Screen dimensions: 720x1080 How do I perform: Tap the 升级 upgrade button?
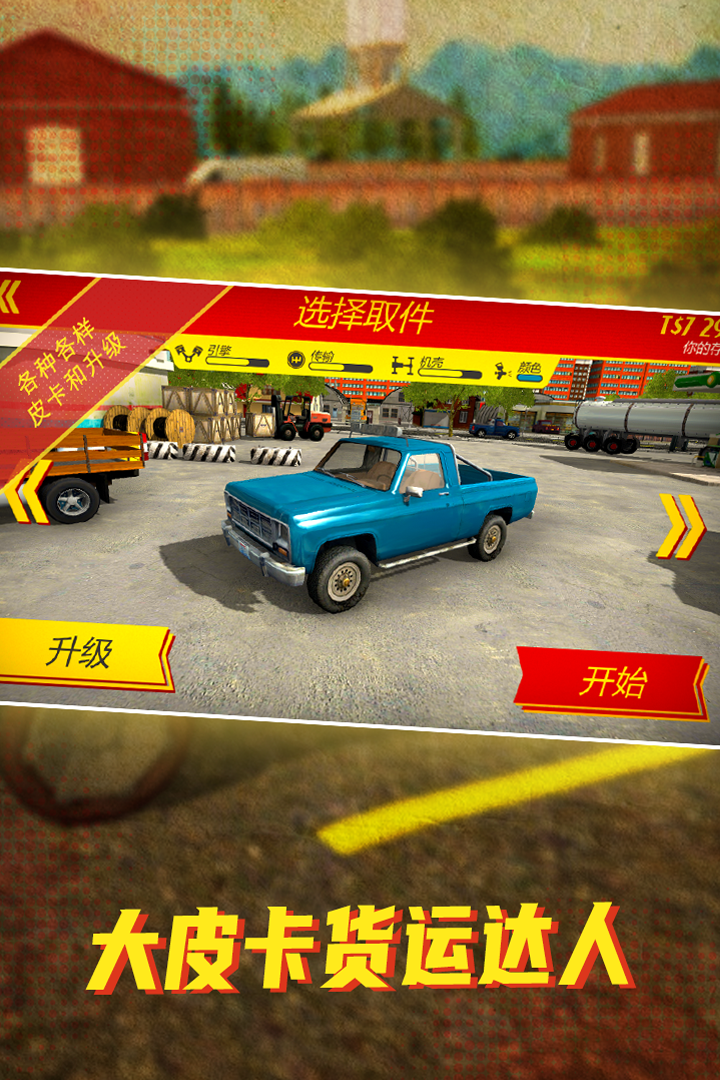[x=84, y=654]
